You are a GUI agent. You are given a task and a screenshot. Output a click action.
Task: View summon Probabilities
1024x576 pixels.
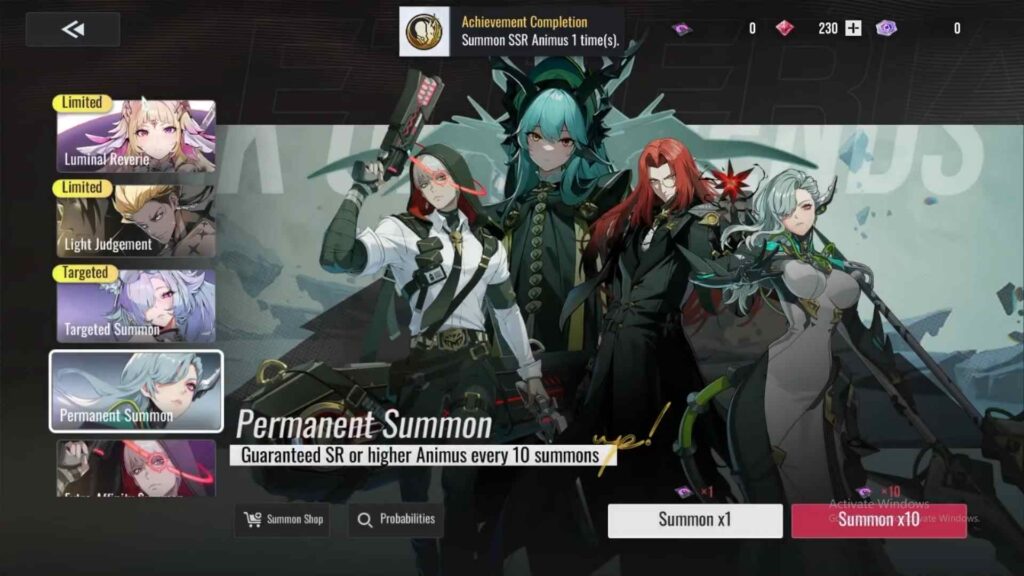396,520
